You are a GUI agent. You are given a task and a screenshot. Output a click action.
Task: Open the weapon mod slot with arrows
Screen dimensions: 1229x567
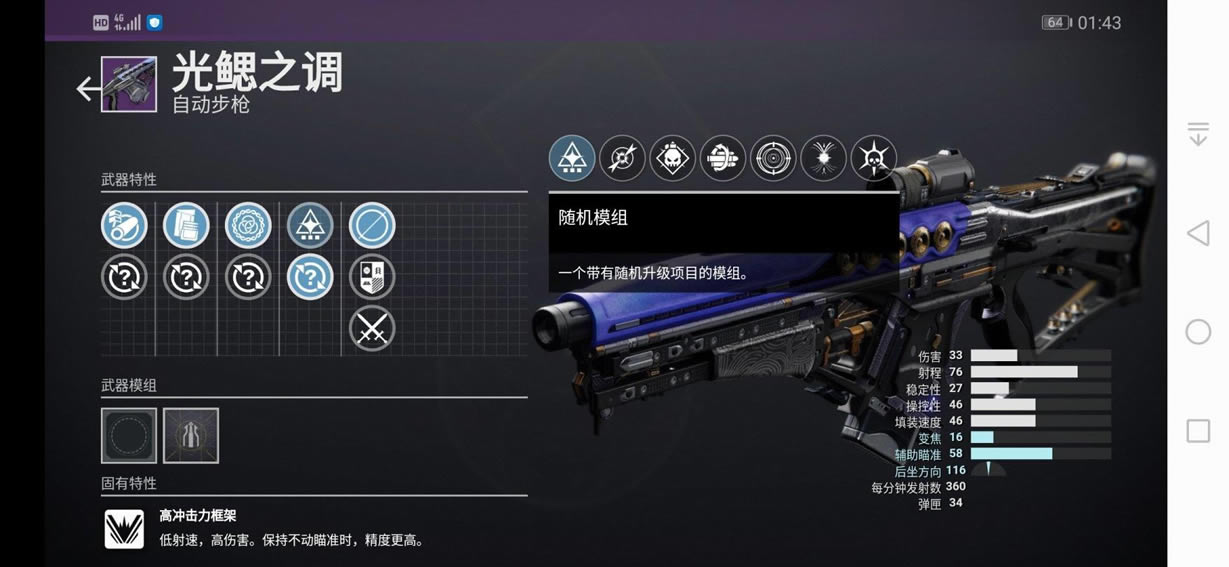pyautogui.click(x=191, y=435)
